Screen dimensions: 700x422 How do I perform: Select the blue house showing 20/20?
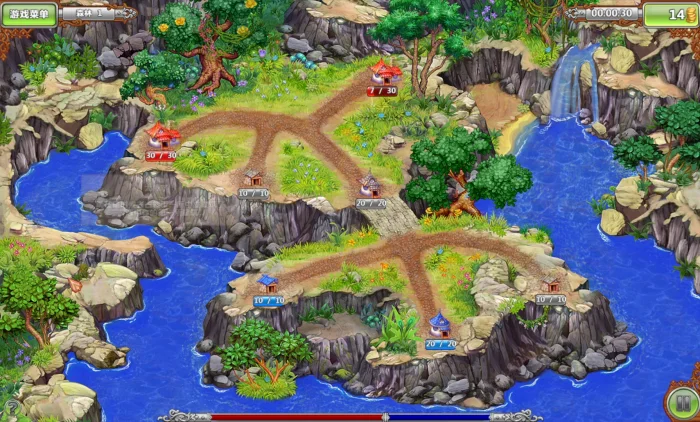[x=440, y=324]
